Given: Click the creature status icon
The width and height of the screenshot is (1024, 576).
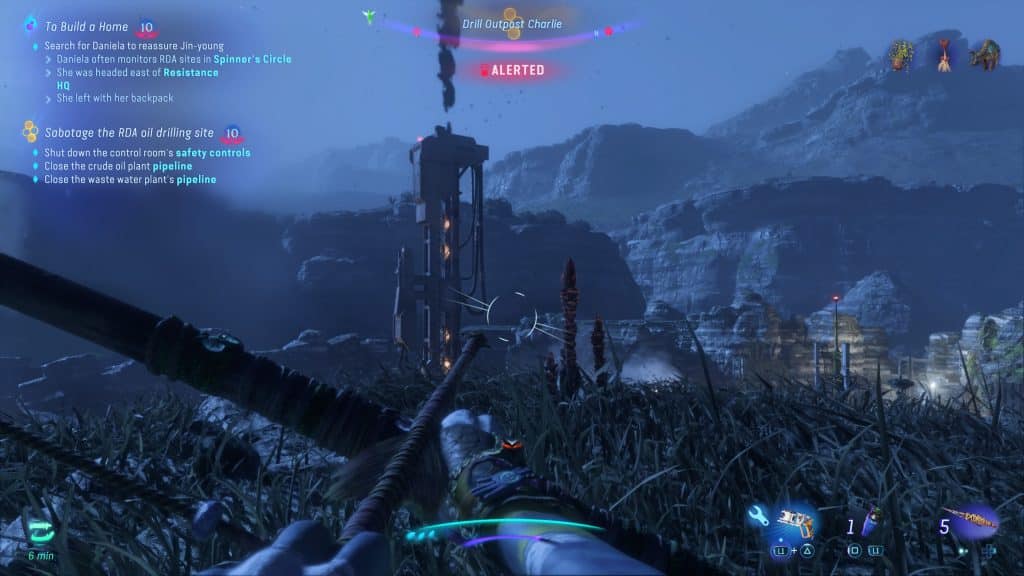Looking at the screenshot, I should pyautogui.click(x=985, y=53).
